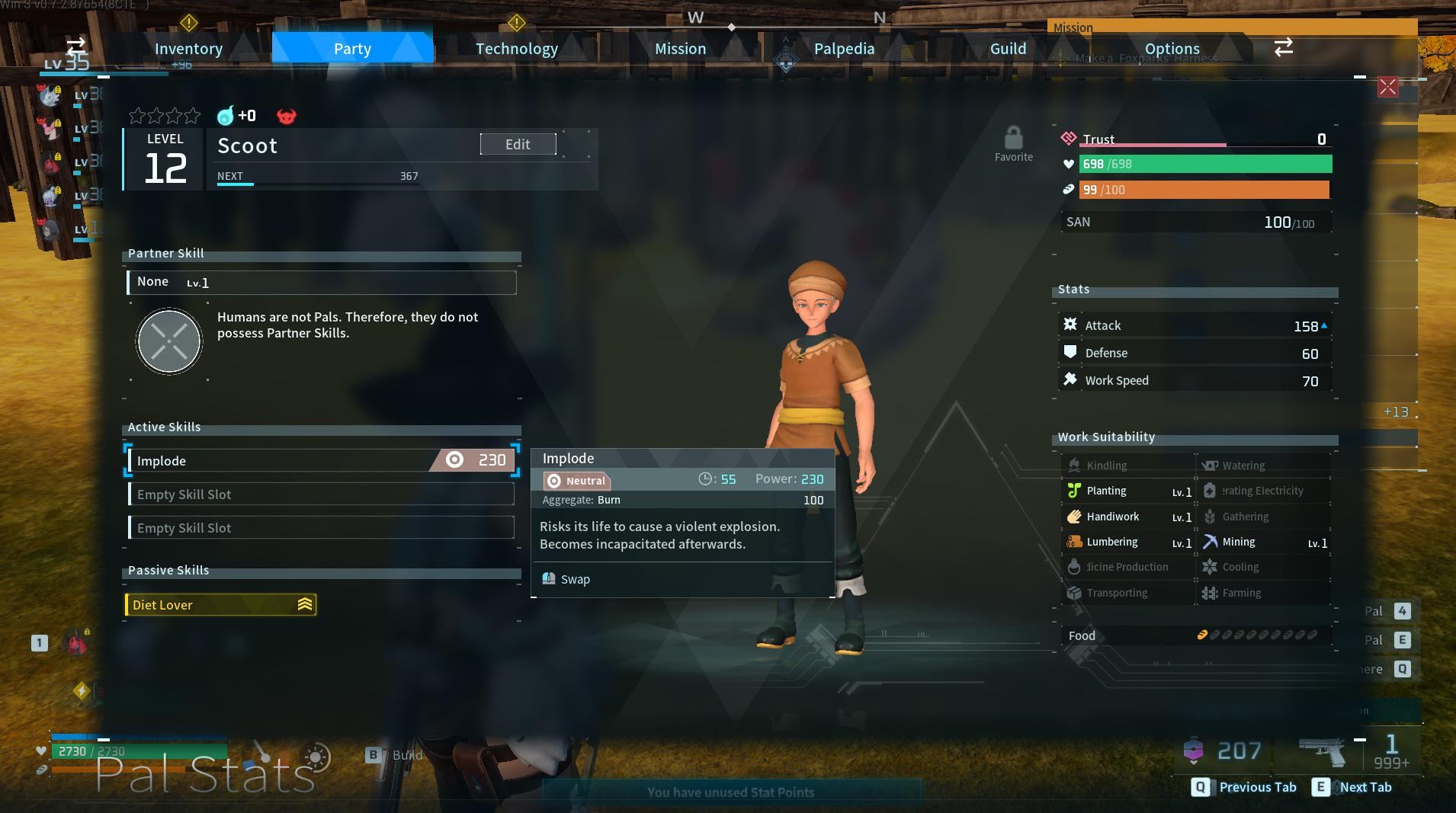This screenshot has height=813, width=1456.
Task: Switch to the Inventory tab
Action: tap(188, 49)
